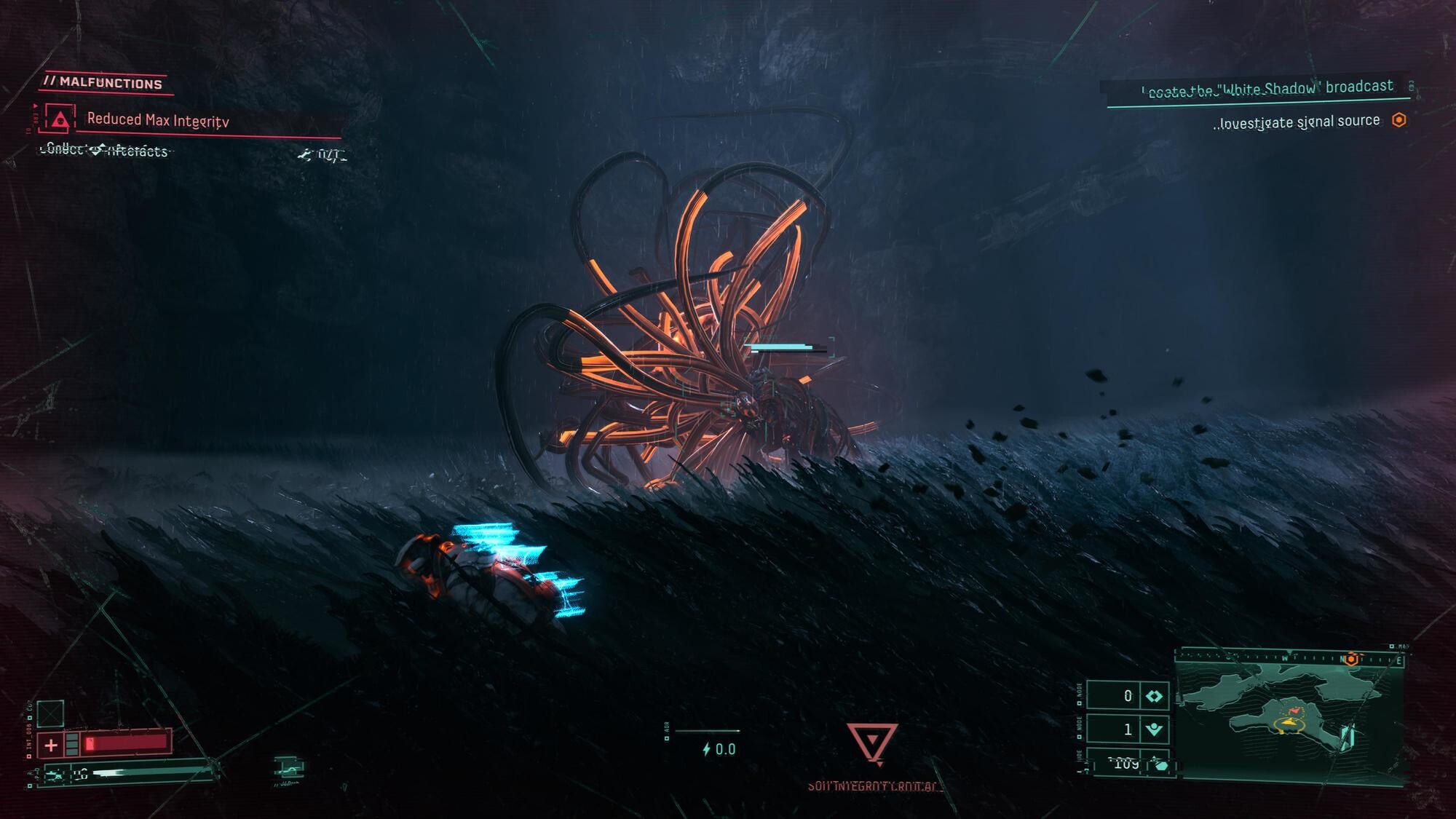
Task: Click the red enemy marker on the minimap
Action: (1294, 709)
